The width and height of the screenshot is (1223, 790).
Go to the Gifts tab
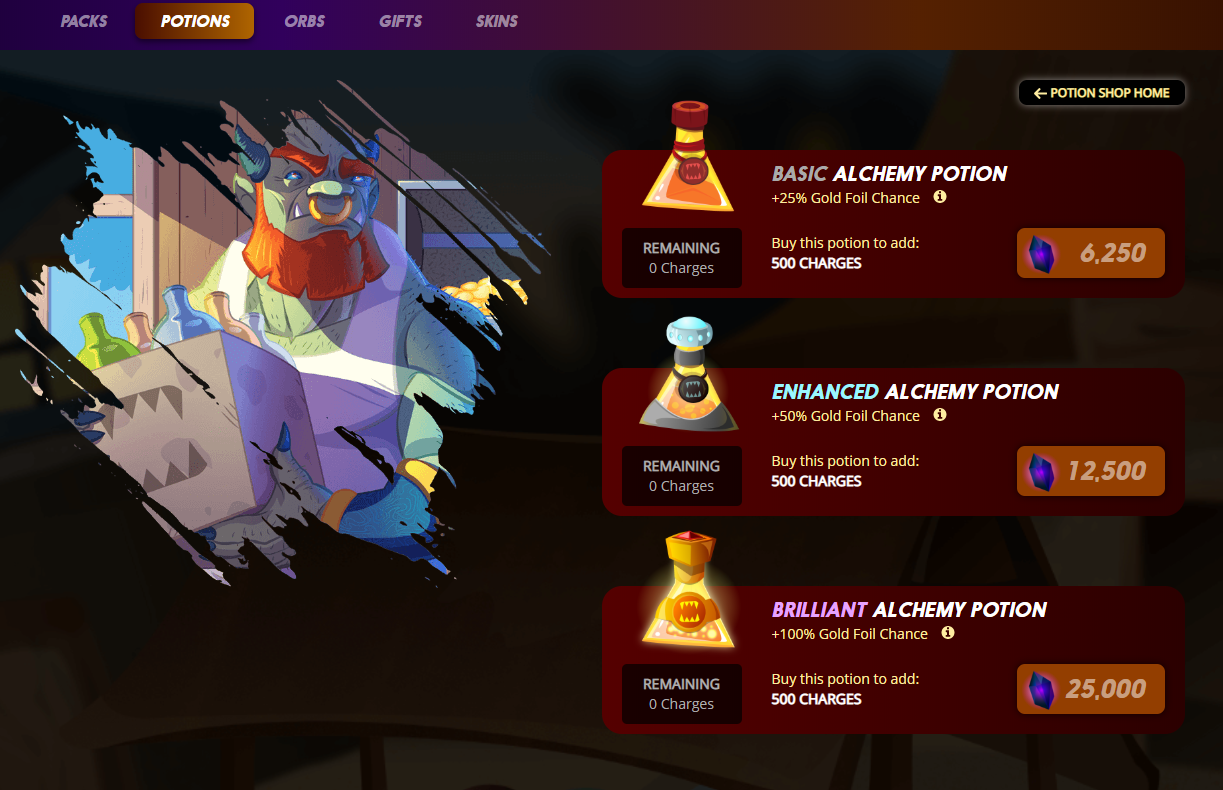click(400, 21)
